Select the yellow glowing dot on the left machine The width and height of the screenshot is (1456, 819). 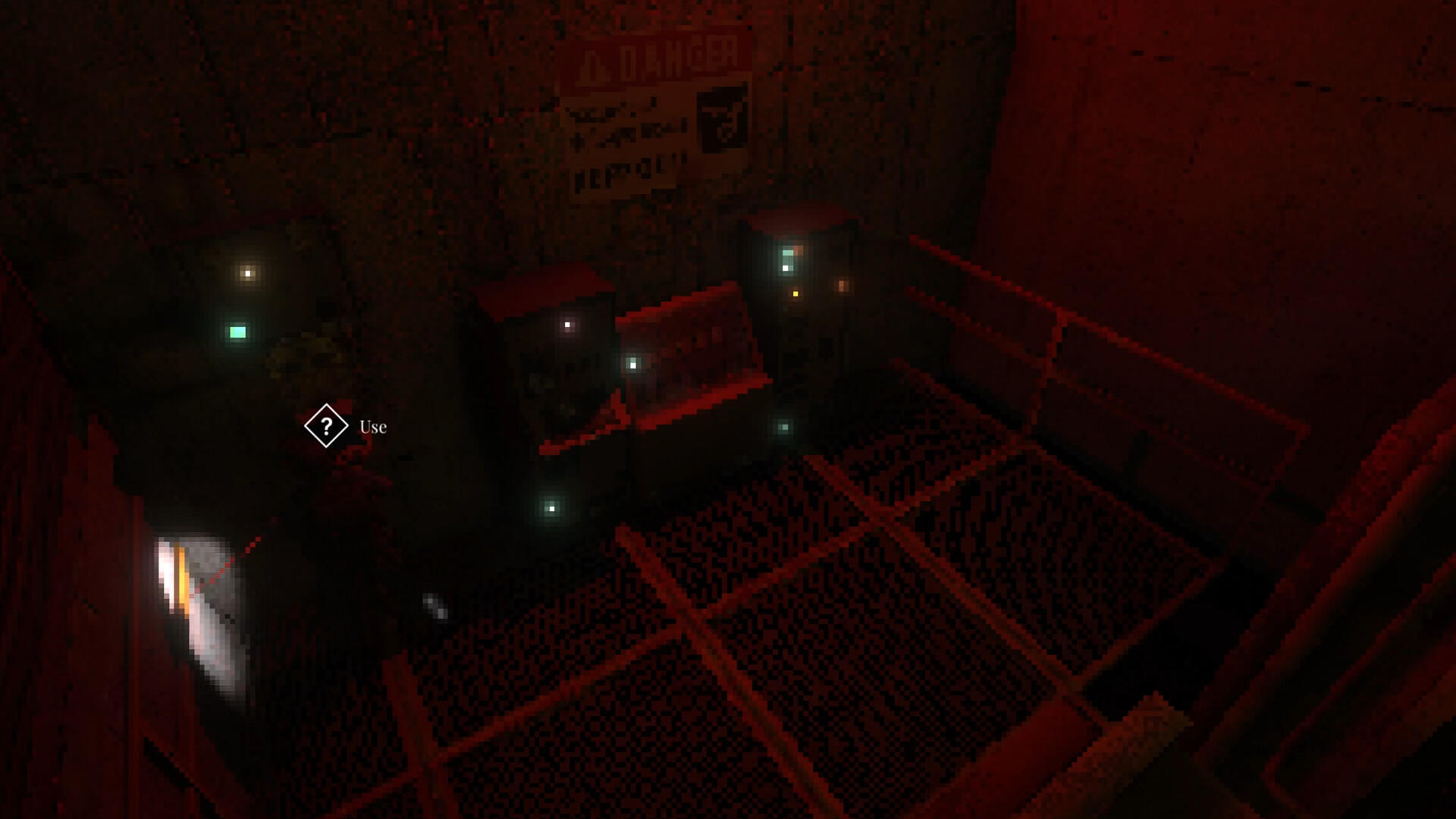tap(246, 273)
